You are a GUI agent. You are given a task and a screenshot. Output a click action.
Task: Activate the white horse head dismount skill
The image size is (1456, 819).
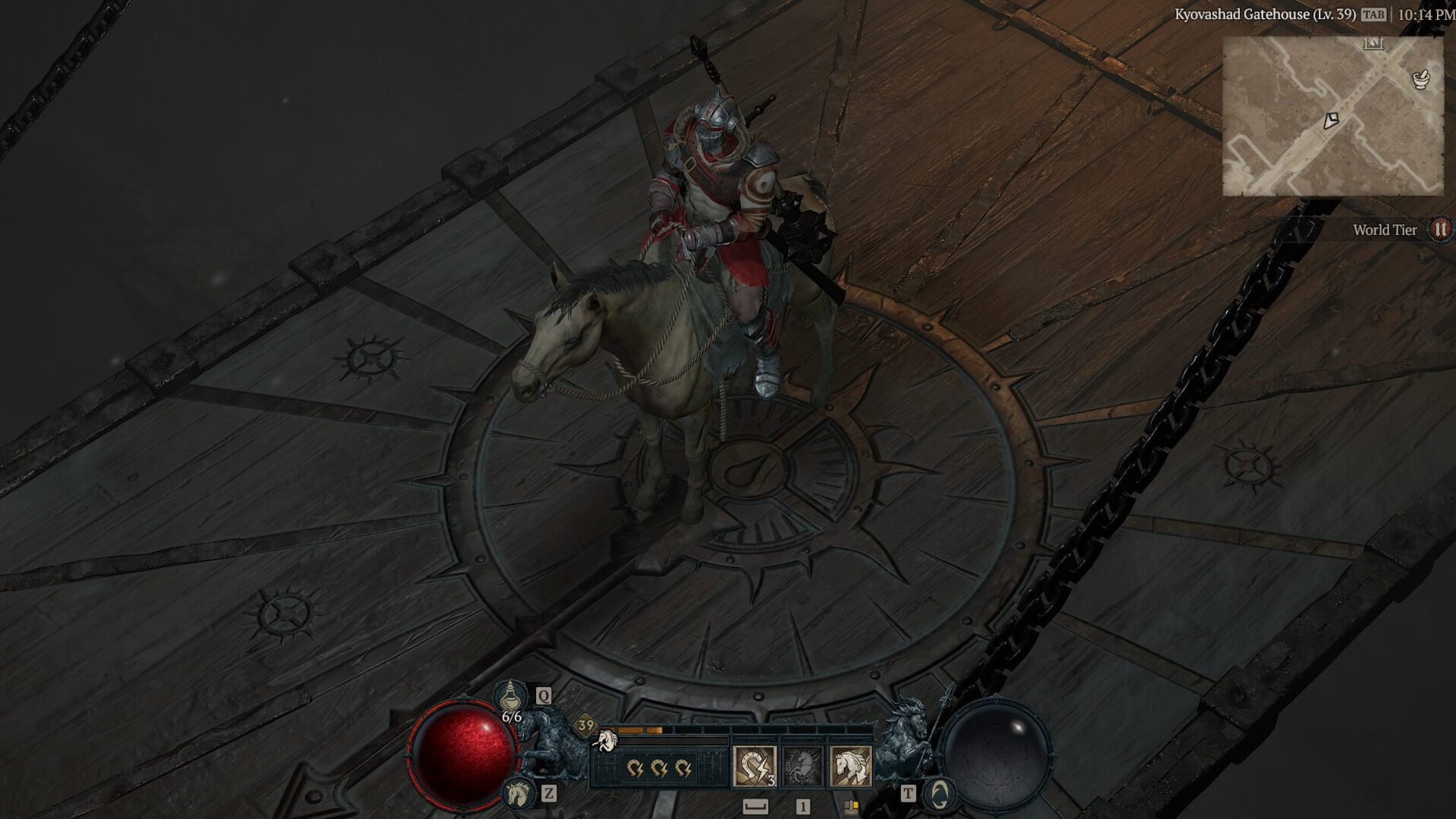pos(850,766)
